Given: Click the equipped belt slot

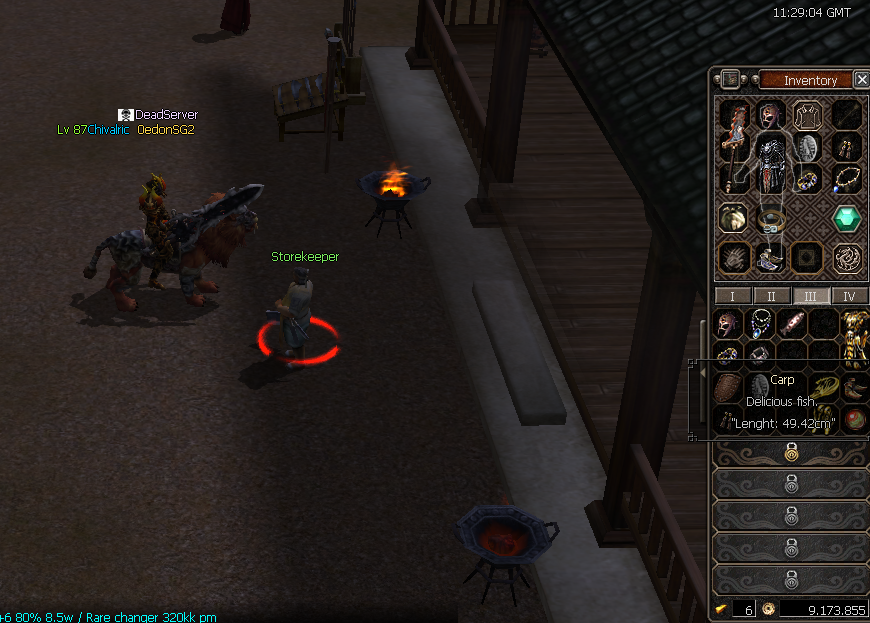Looking at the screenshot, I should pos(770,219).
